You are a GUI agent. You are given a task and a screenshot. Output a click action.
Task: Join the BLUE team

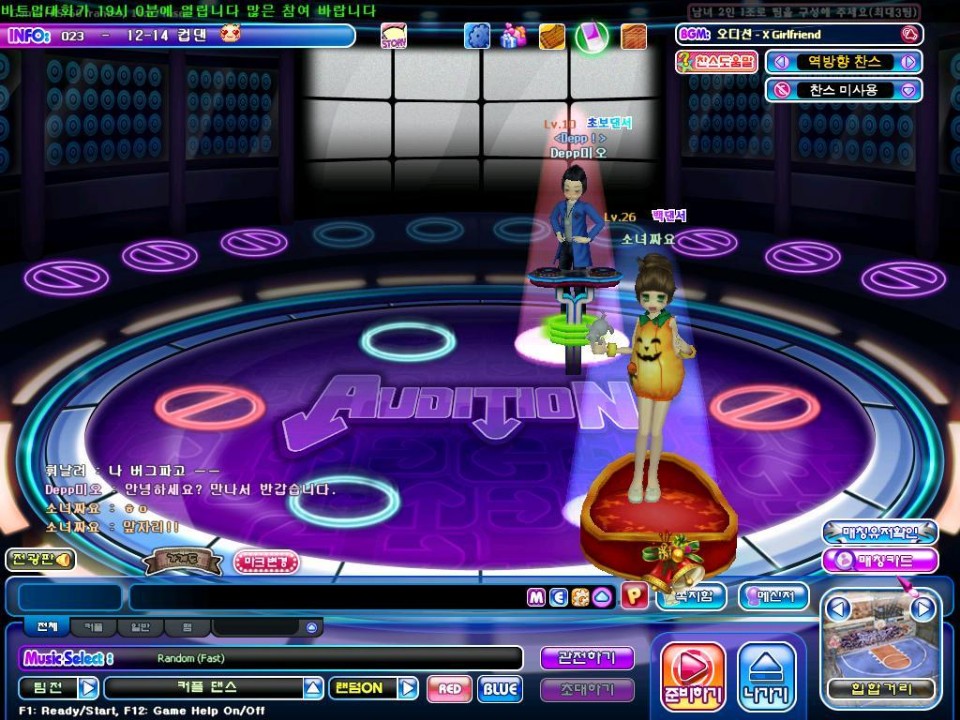coord(499,688)
